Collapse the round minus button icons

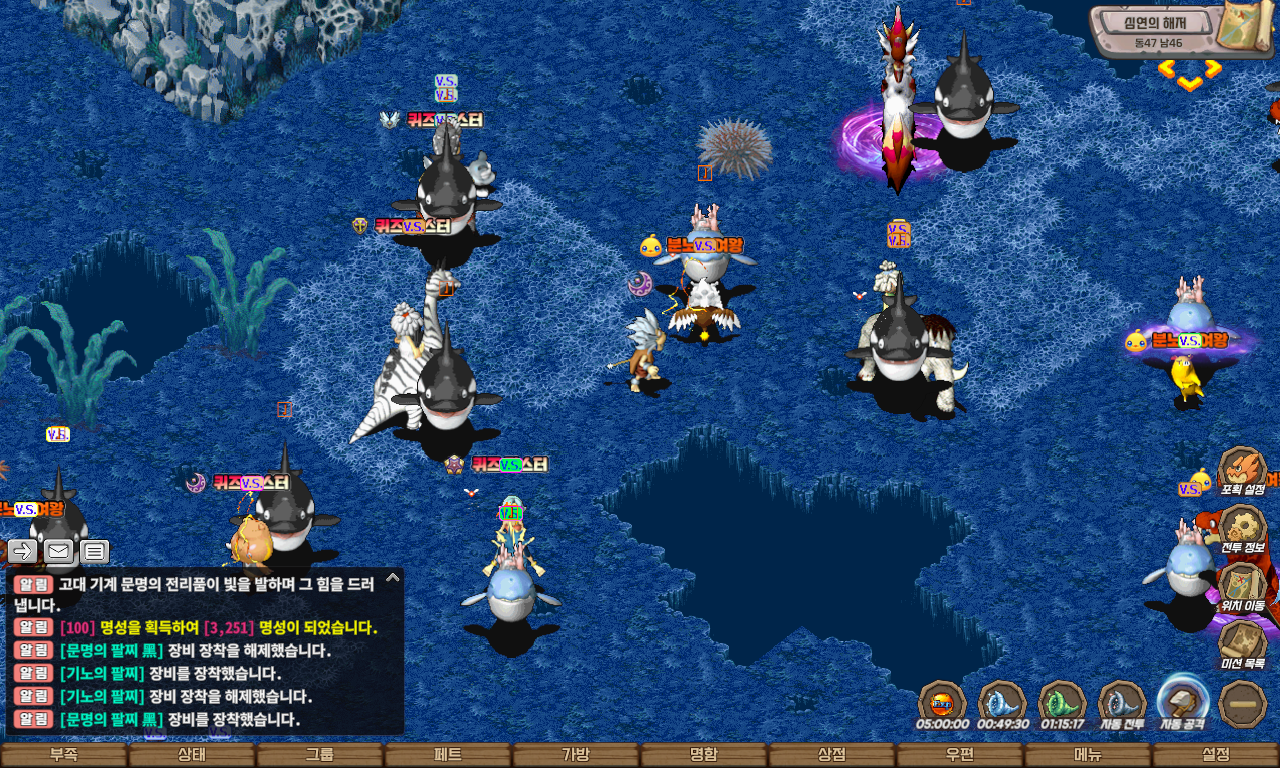pyautogui.click(x=1243, y=703)
